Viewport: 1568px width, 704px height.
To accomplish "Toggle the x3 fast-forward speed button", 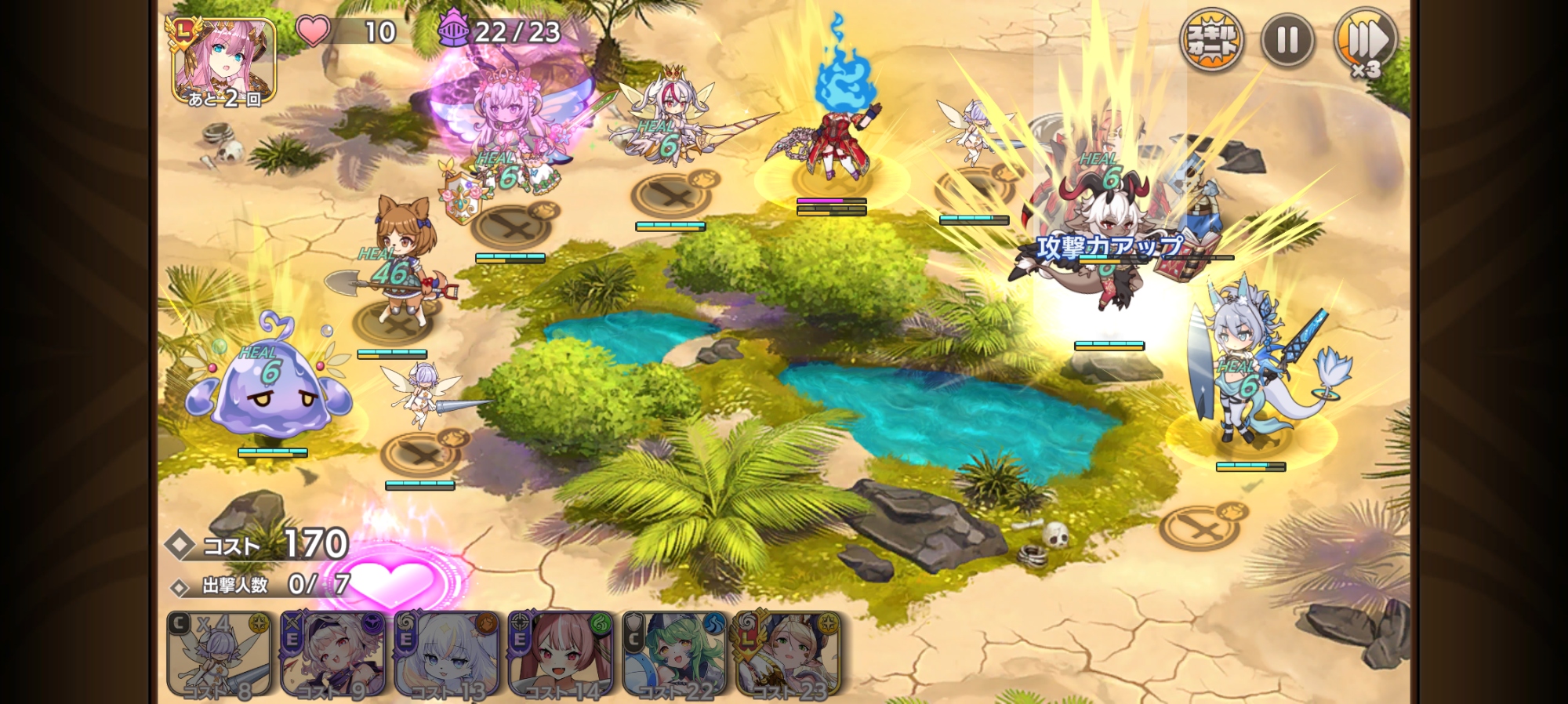I will coord(1366,42).
